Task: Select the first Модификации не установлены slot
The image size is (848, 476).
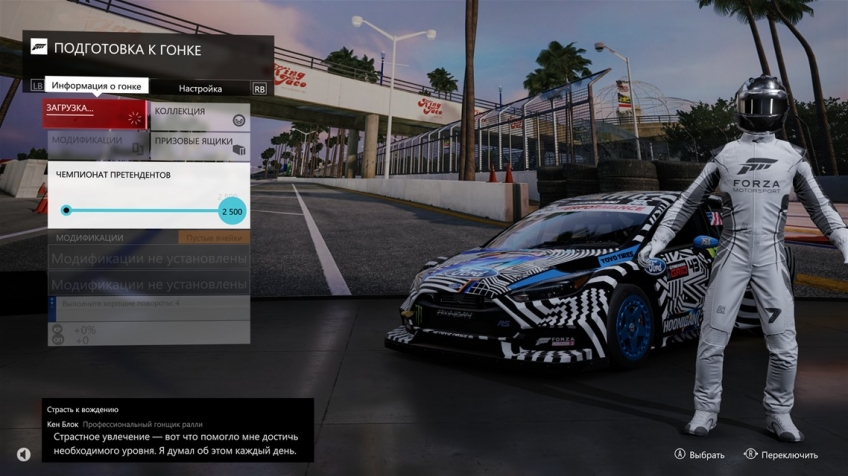Action: click(149, 259)
